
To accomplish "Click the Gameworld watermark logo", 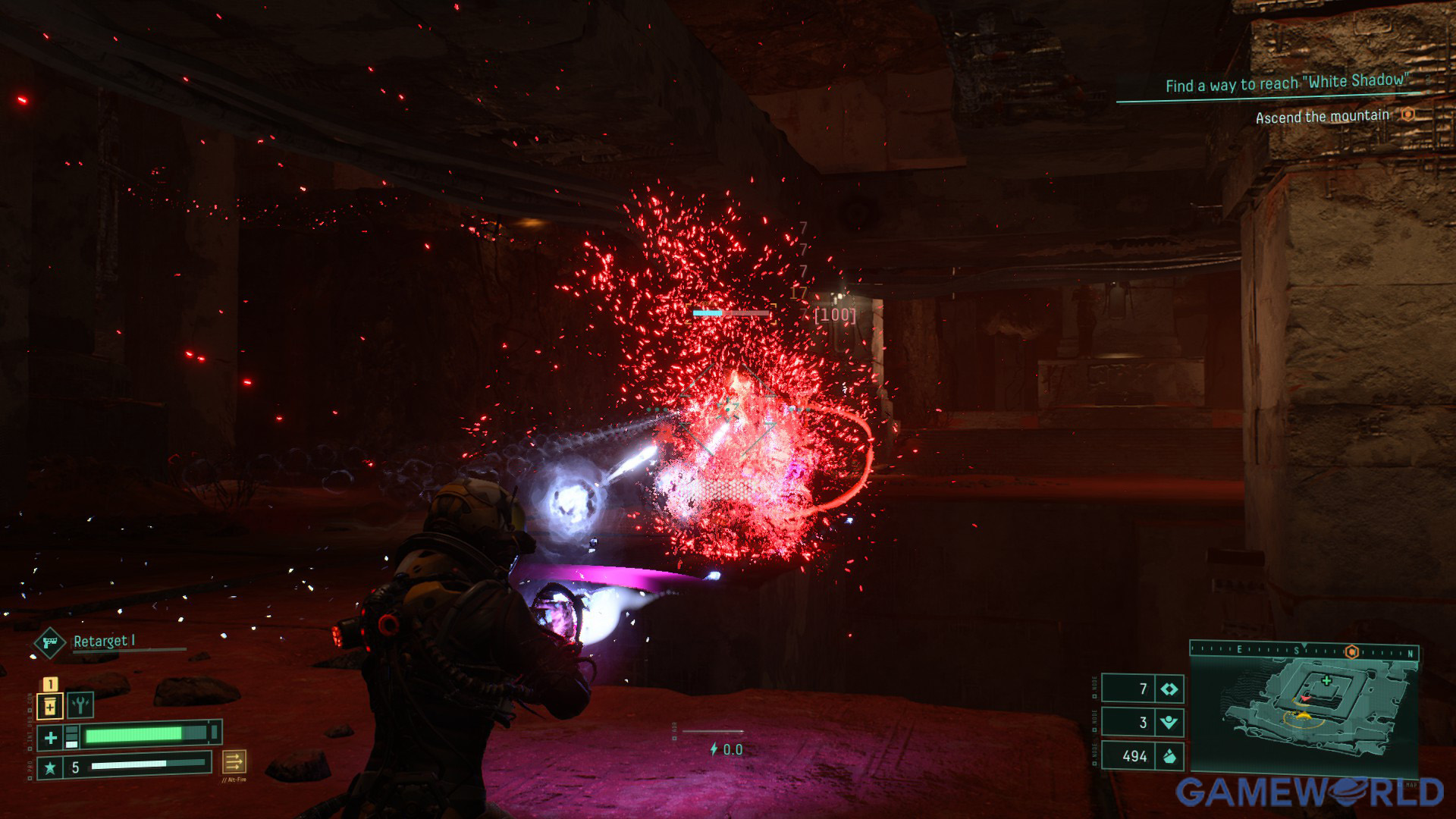I will click(1309, 792).
